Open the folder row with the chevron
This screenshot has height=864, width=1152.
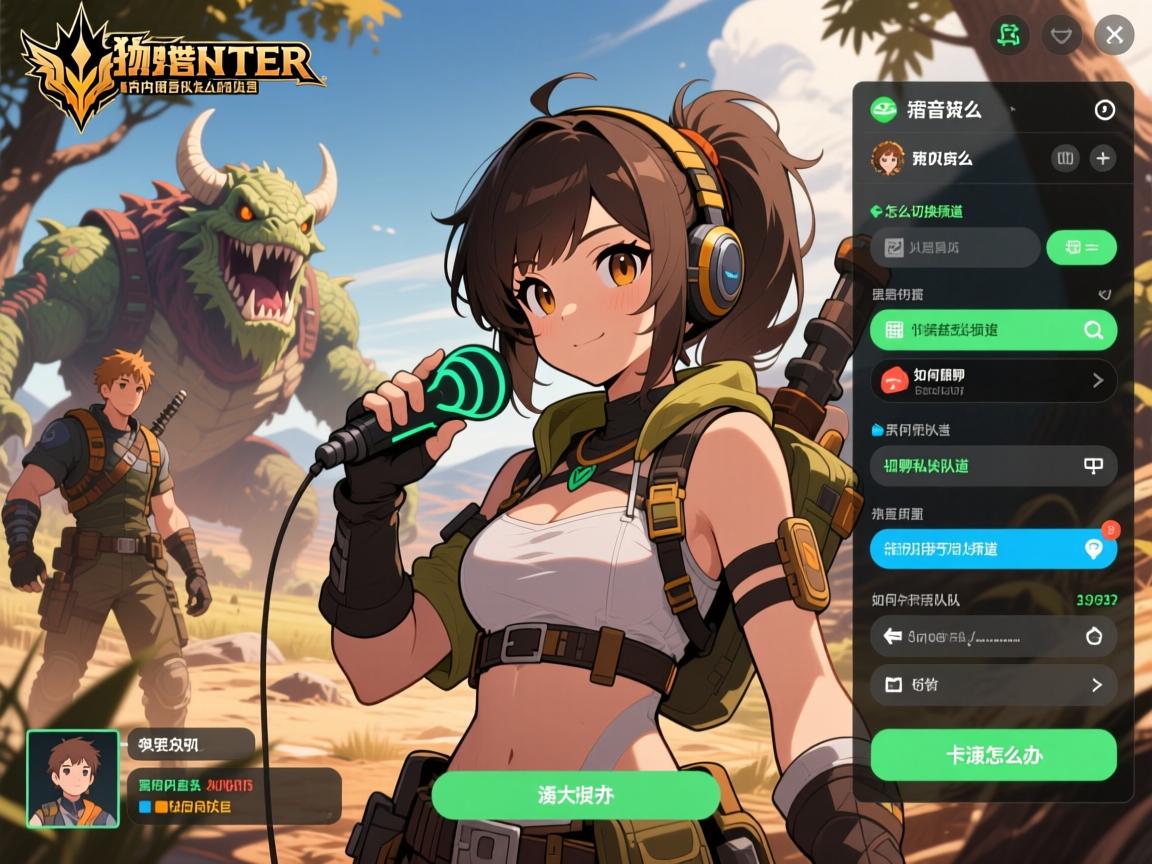pos(993,685)
